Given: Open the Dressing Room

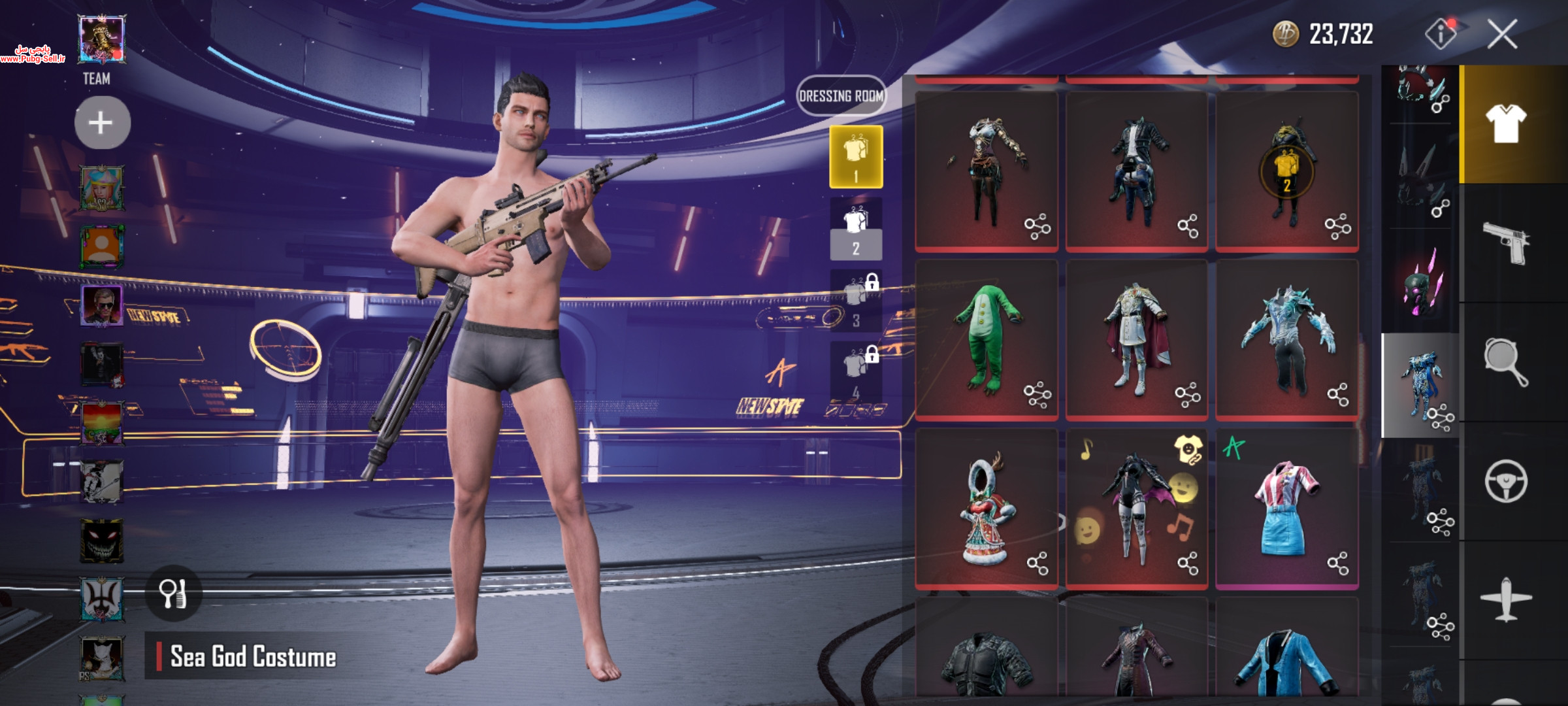Looking at the screenshot, I should [x=841, y=96].
